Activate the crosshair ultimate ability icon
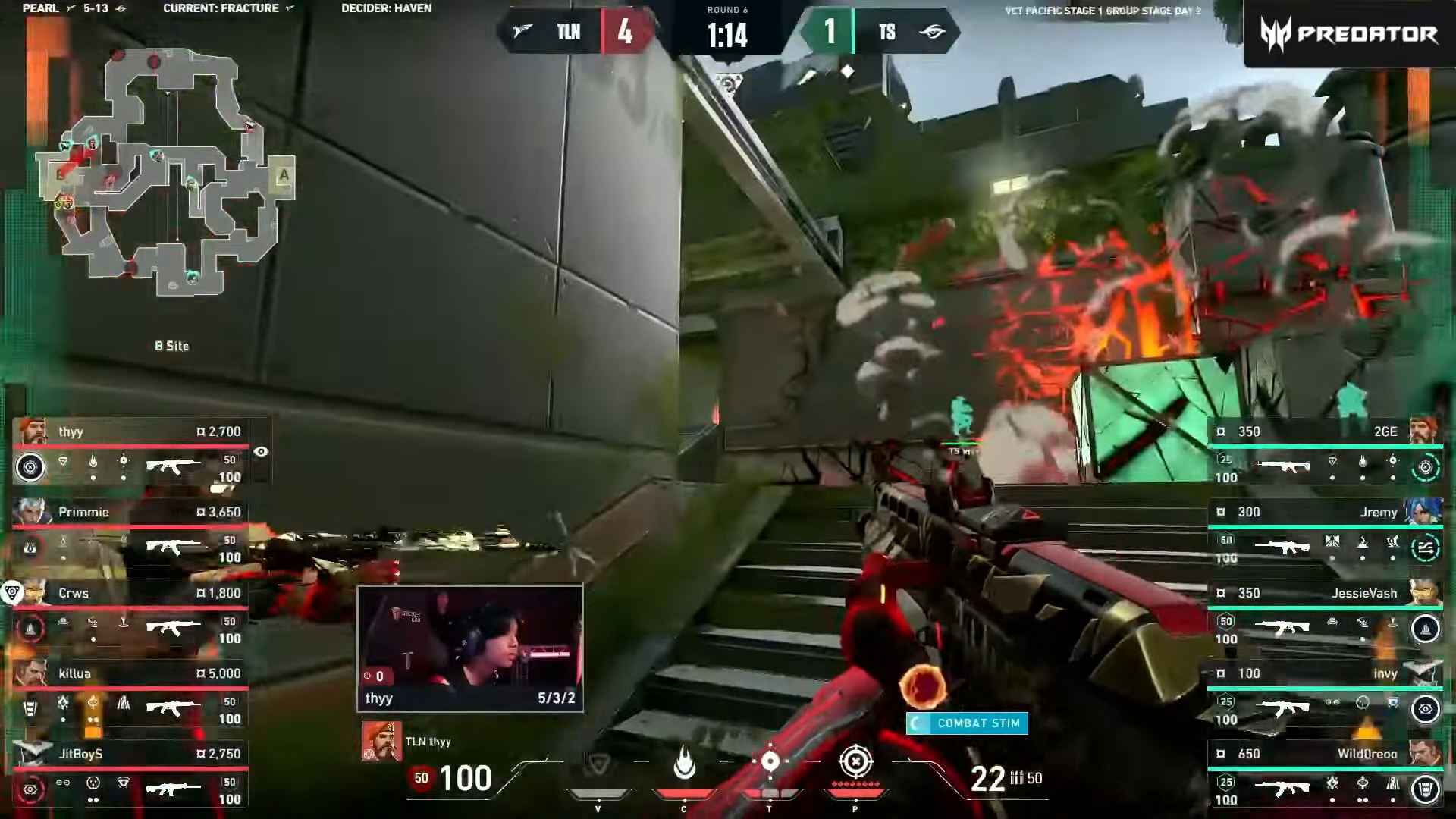Image resolution: width=1456 pixels, height=819 pixels. tap(855, 761)
